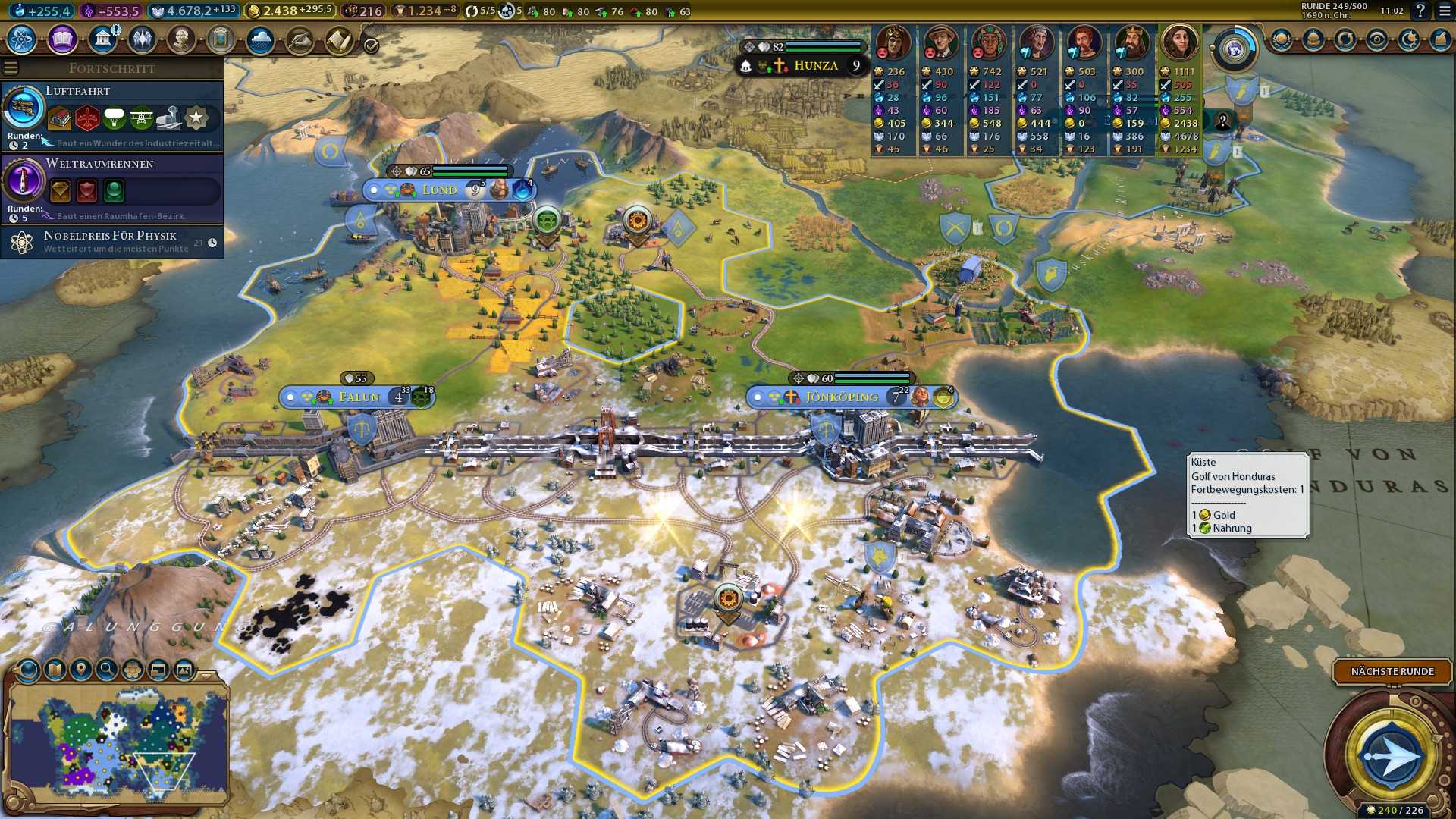1456x819 pixels.
Task: Select the Lund city banner
Action: point(440,190)
